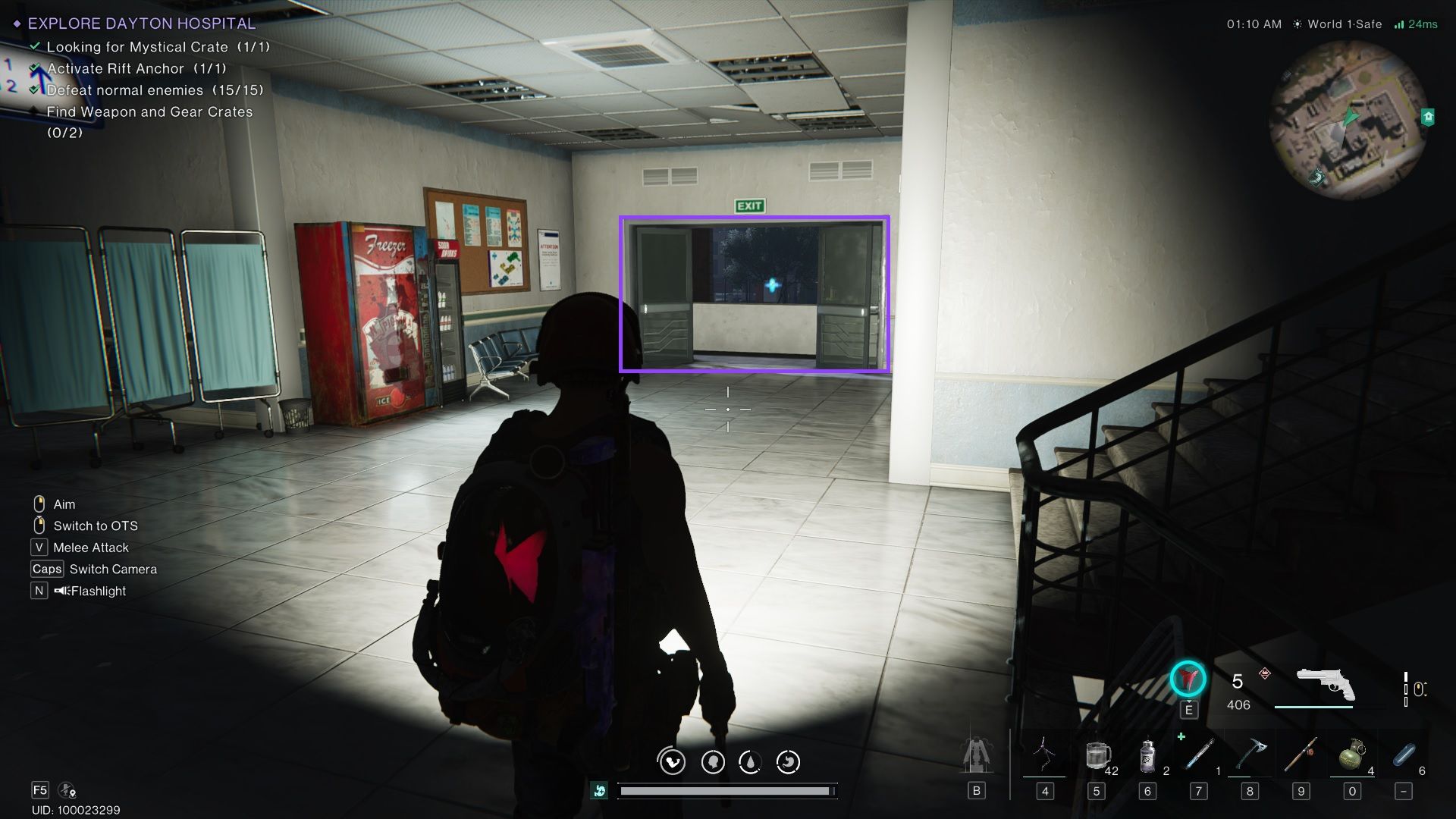The width and height of the screenshot is (1456, 819).
Task: Select the purple stick-figure deviation slot
Action: coord(1044,756)
